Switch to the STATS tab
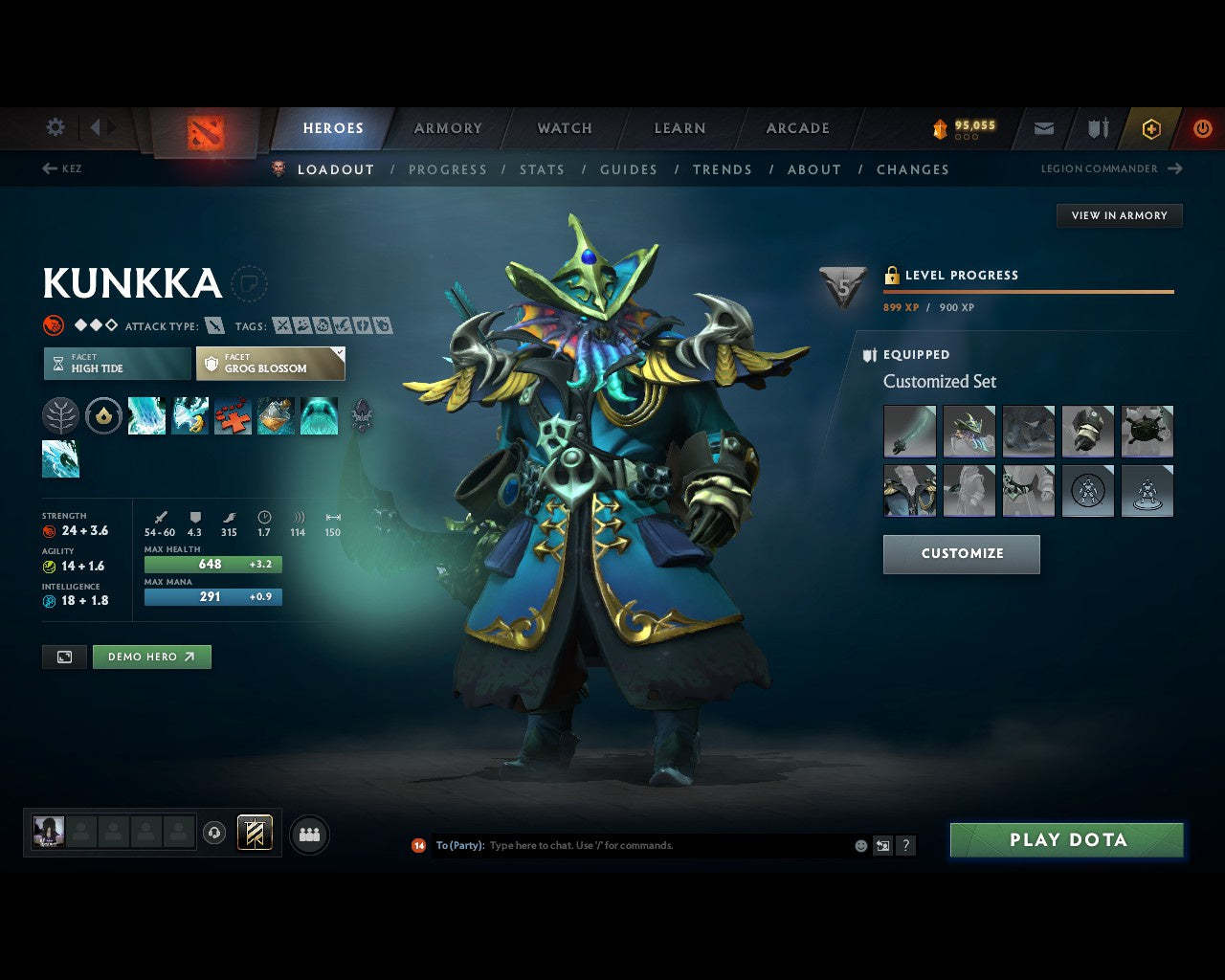Image resolution: width=1225 pixels, height=980 pixels. [x=542, y=169]
